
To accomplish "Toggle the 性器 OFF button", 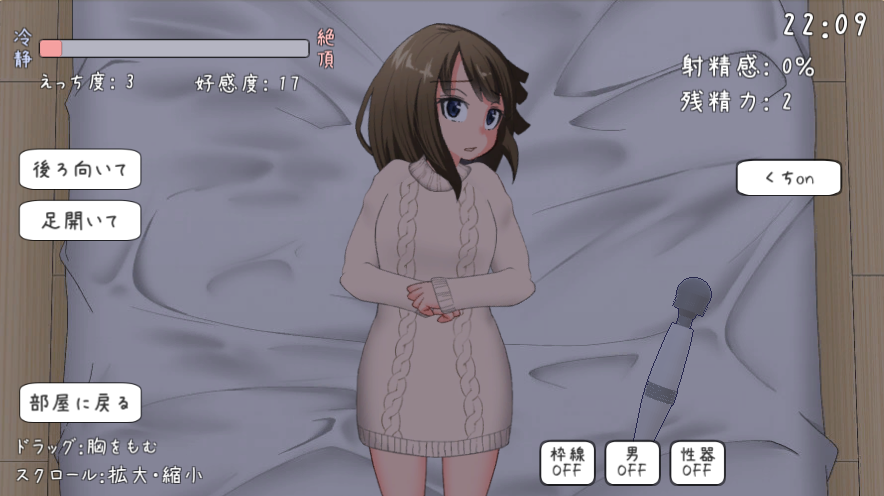I will coord(697,462).
